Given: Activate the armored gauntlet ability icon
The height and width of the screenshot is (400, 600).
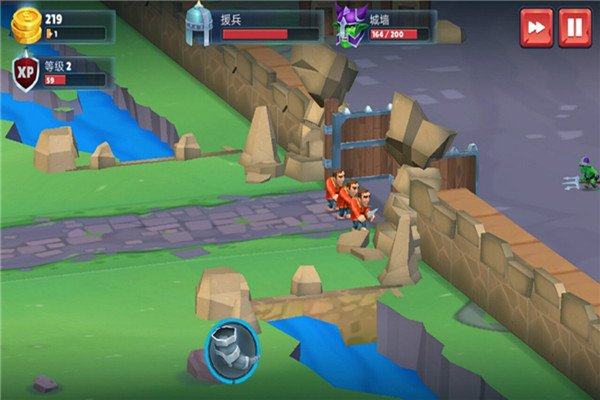Looking at the screenshot, I should (x=232, y=348).
